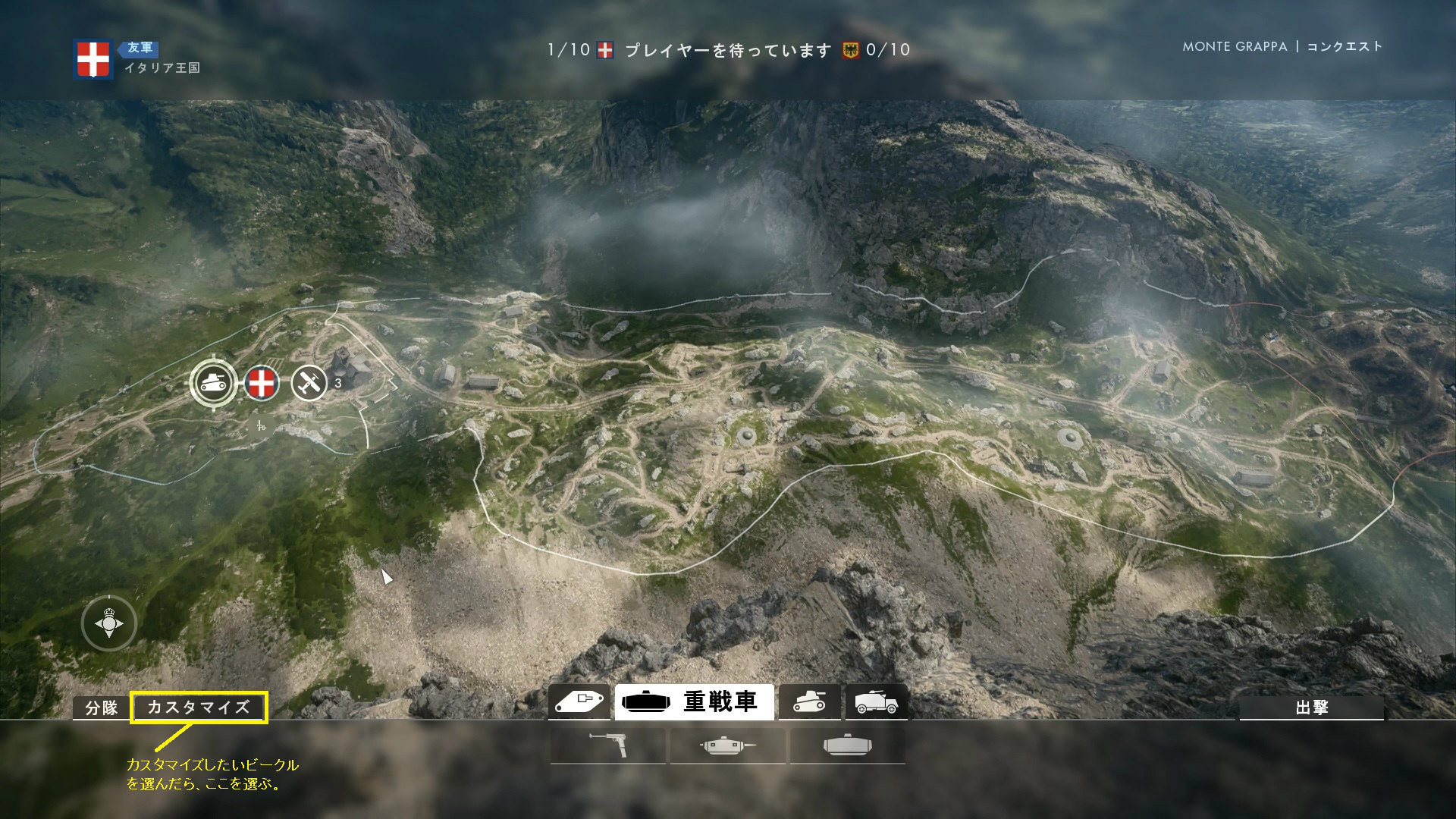Click the circular squad orders icon
This screenshot has height=819, width=1456.
[x=109, y=623]
